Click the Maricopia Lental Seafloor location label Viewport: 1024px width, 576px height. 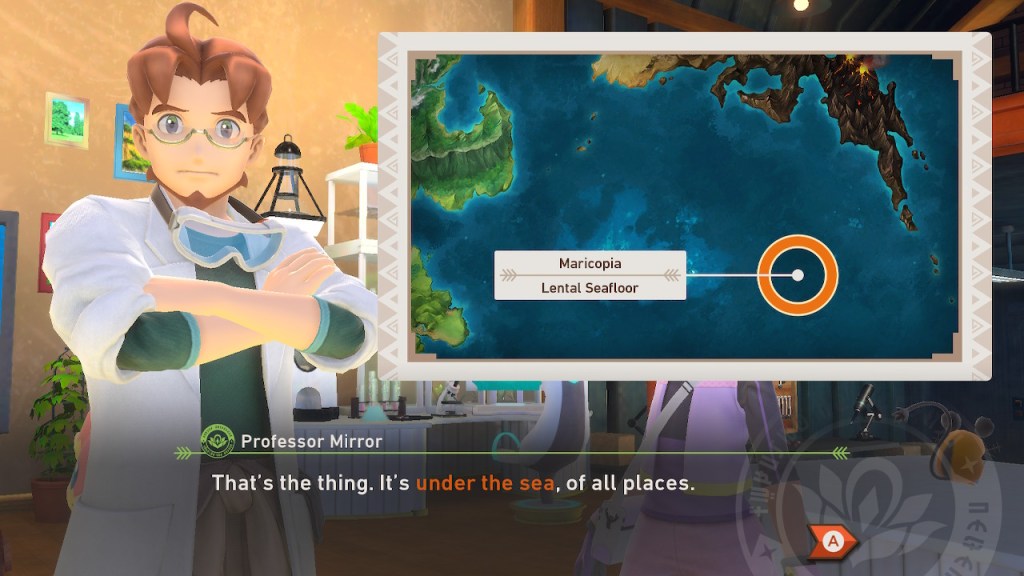tap(590, 275)
